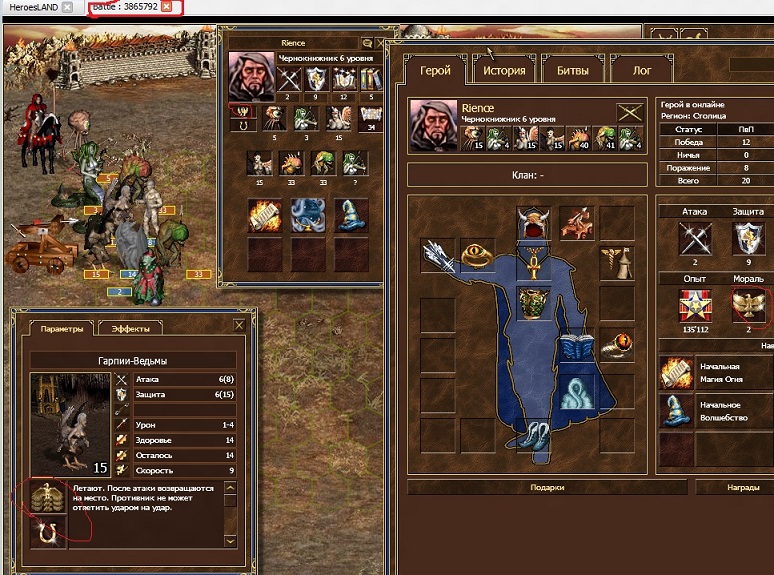Viewport: 774px width, 575px height.
Task: Show the Лог tab
Action: (643, 71)
